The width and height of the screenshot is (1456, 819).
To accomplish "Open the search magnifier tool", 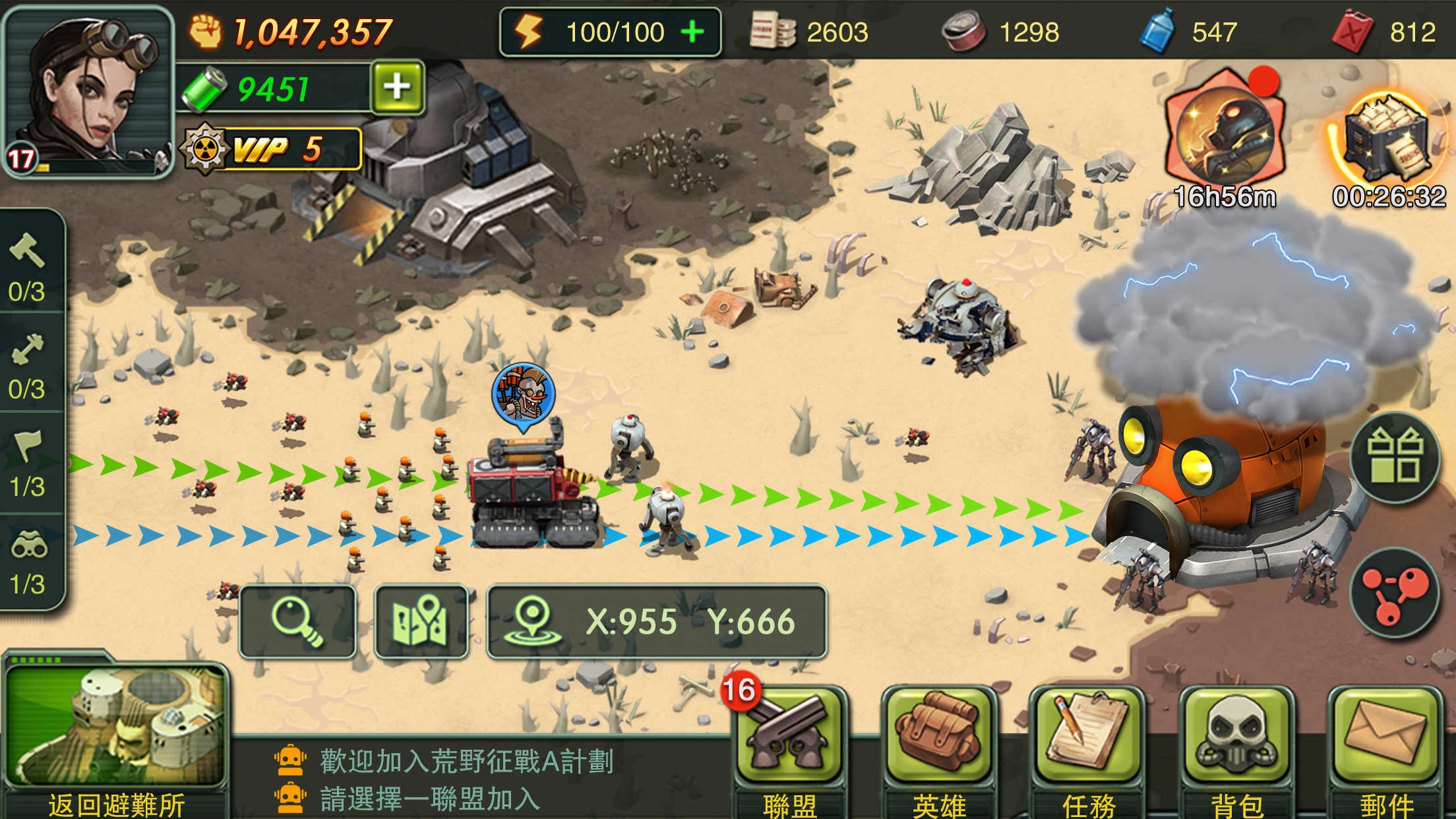I will 300,620.
